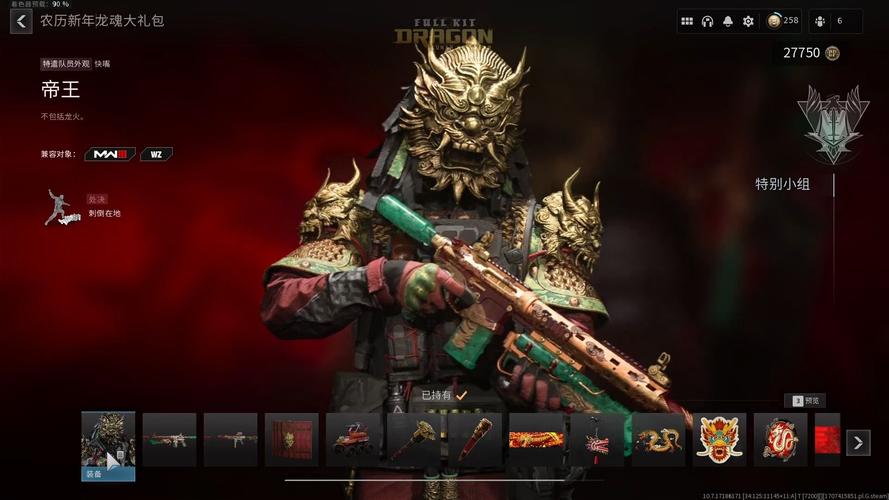The height and width of the screenshot is (500, 889).
Task: Select the red crate thumbnail
Action: [x=291, y=440]
